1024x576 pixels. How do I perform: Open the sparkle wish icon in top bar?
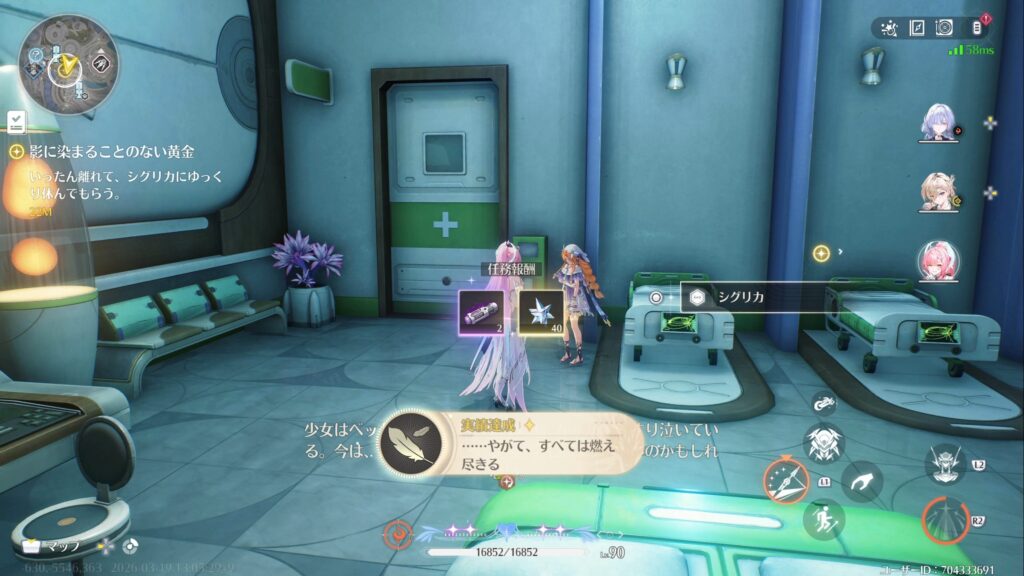point(889,28)
